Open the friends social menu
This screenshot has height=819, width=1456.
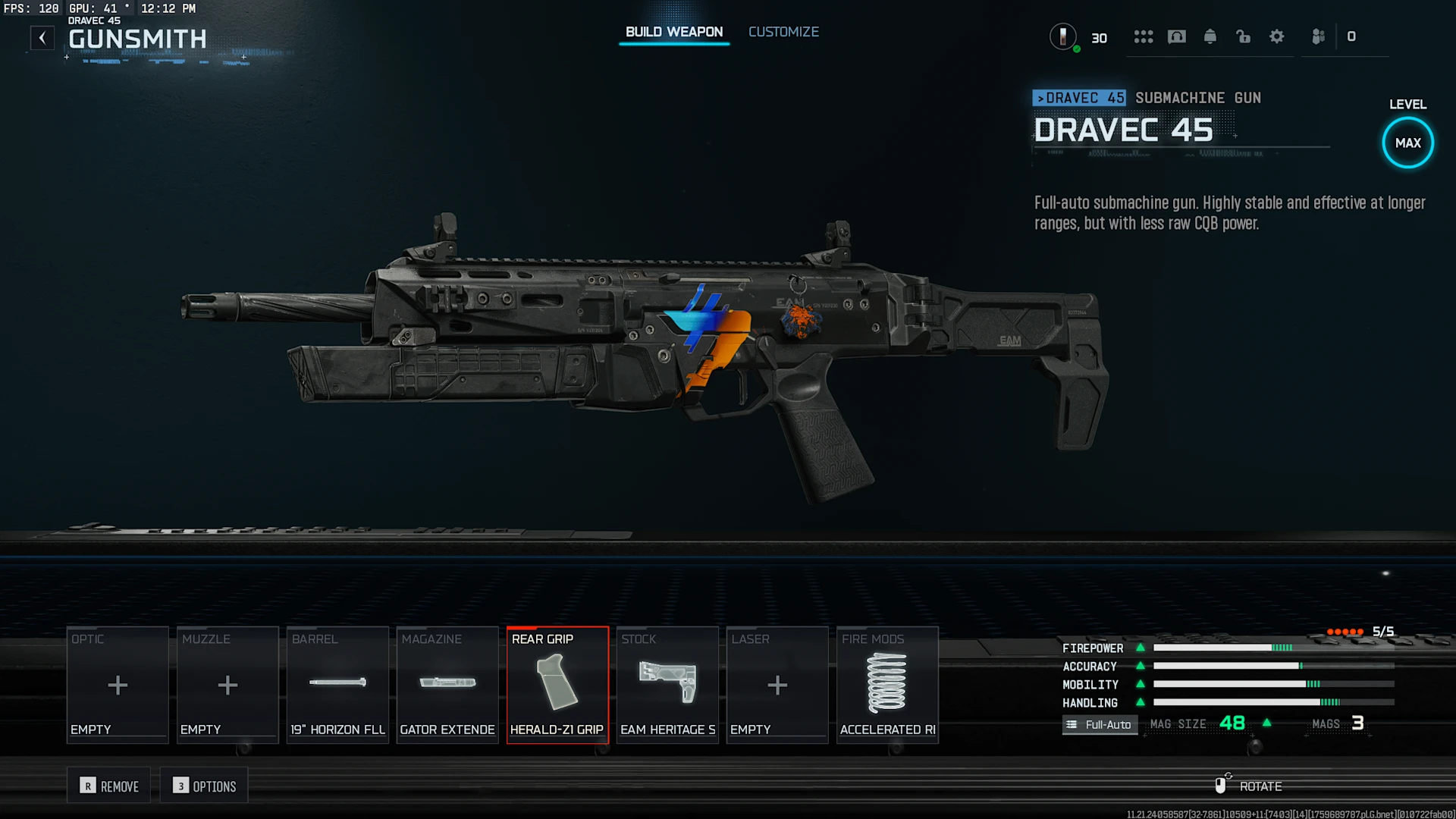[1319, 36]
